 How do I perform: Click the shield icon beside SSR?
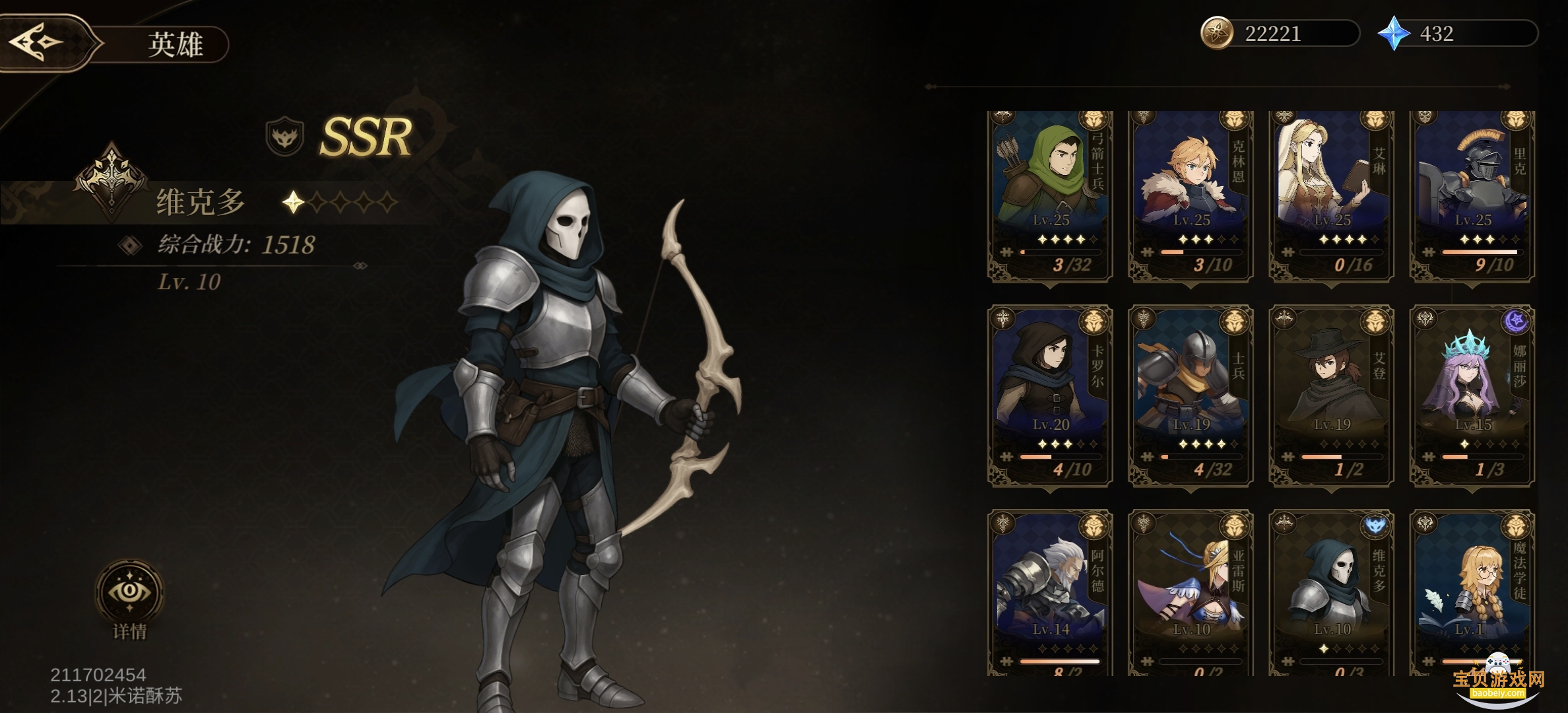[x=284, y=137]
